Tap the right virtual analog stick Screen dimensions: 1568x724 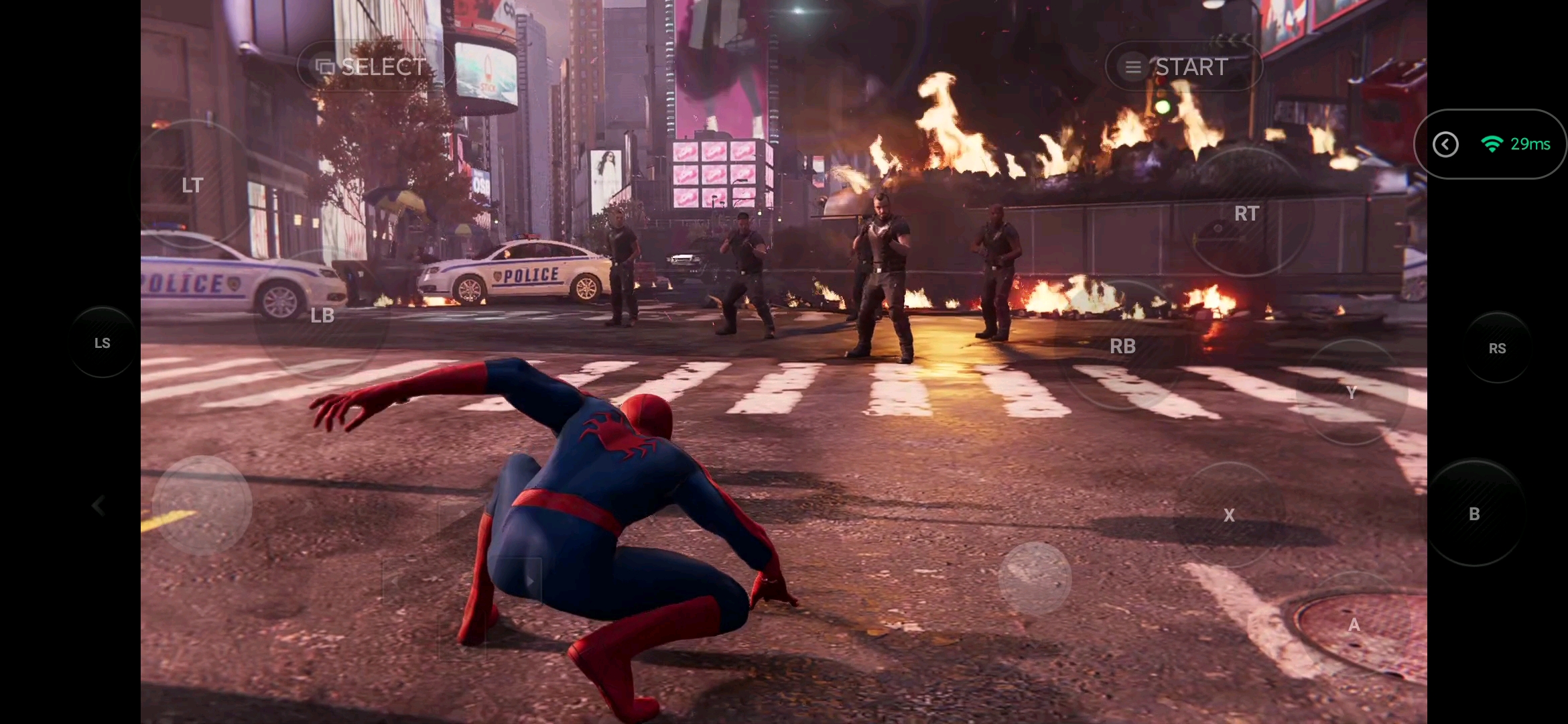tap(1035, 578)
